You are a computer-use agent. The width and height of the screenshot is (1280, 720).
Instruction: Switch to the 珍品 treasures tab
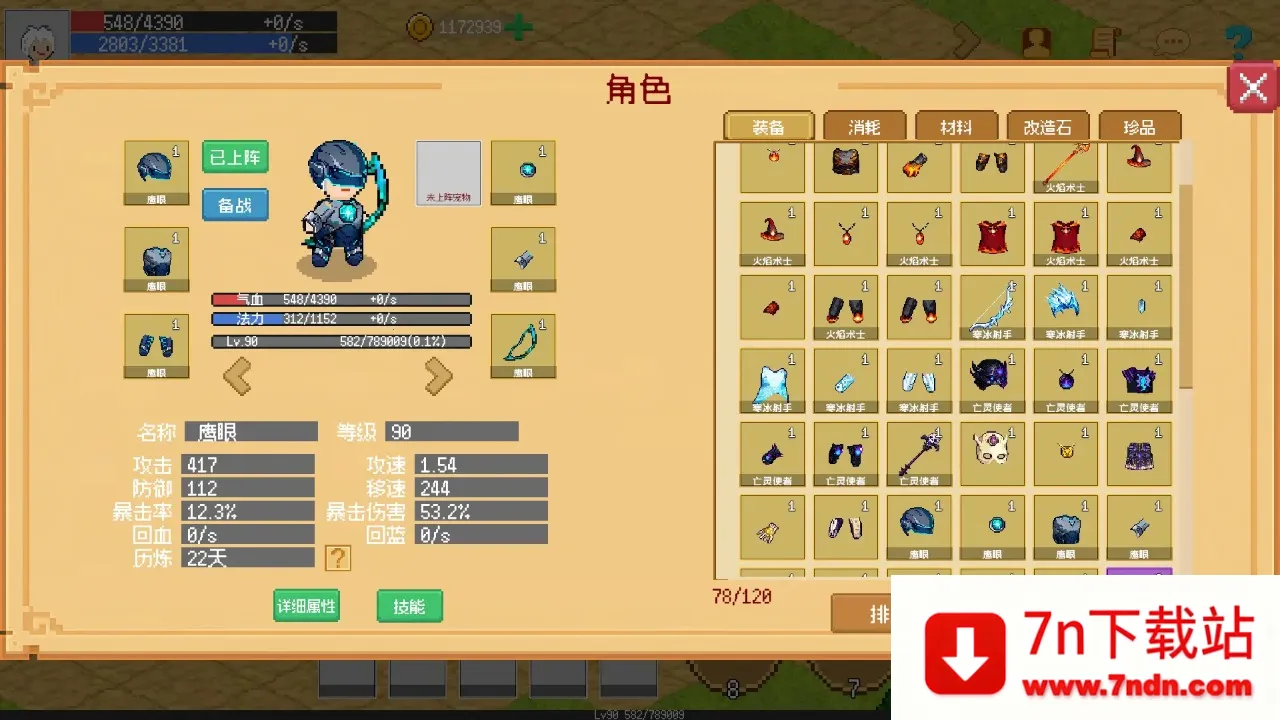[1139, 127]
